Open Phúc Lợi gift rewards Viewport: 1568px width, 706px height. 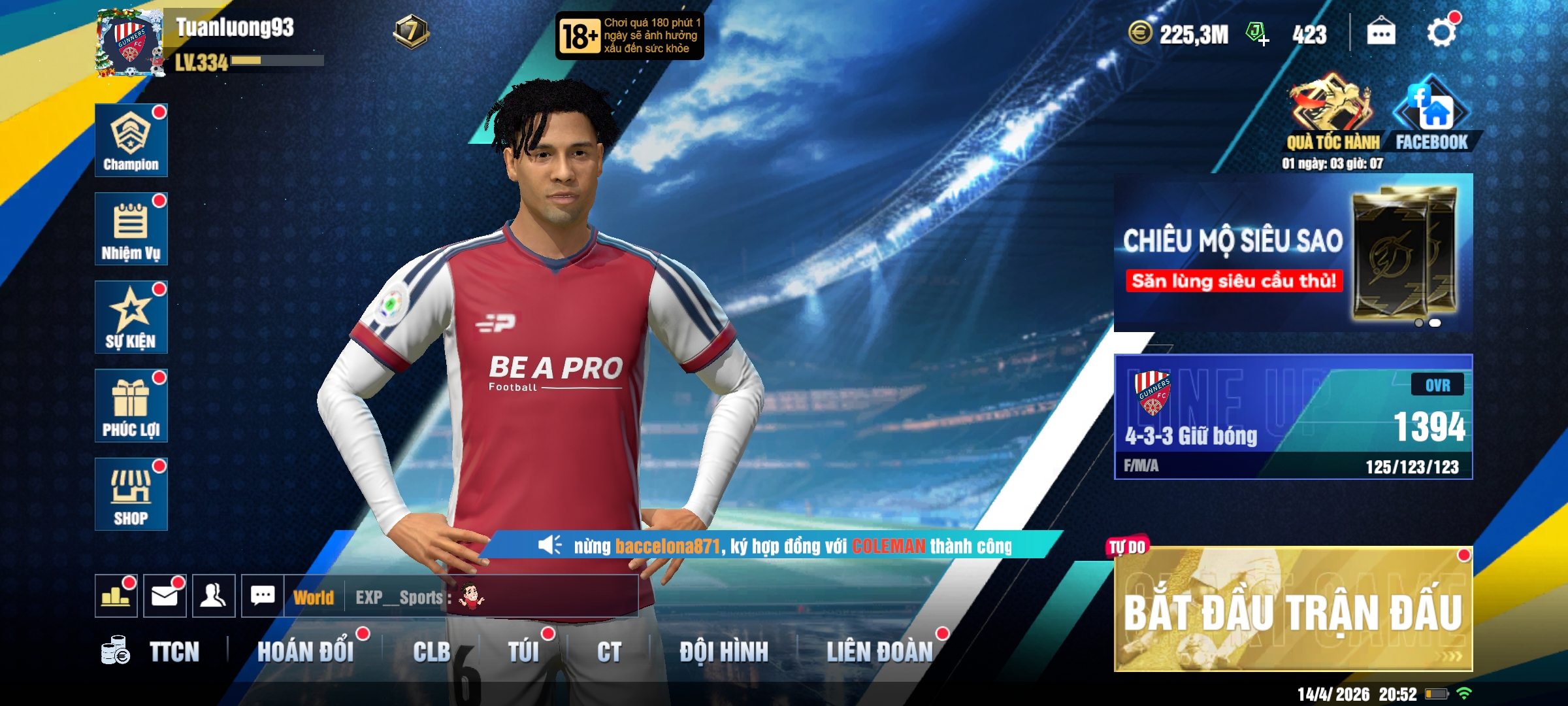131,405
